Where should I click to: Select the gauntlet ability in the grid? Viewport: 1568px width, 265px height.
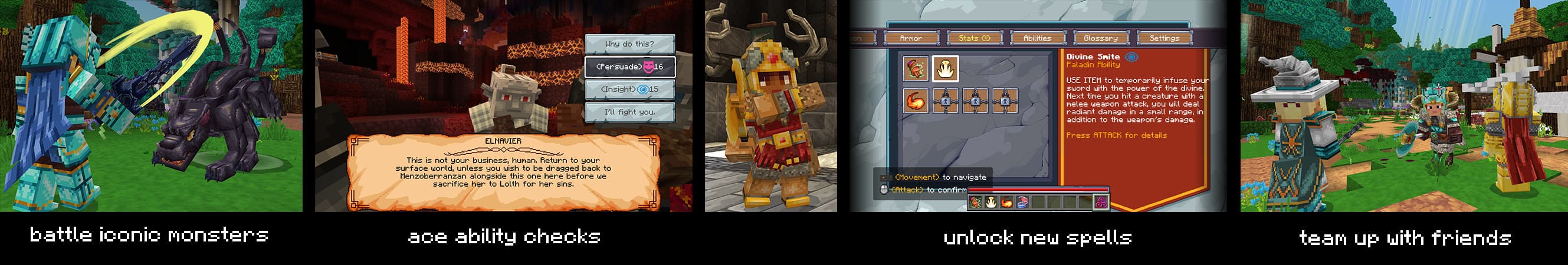[916, 69]
